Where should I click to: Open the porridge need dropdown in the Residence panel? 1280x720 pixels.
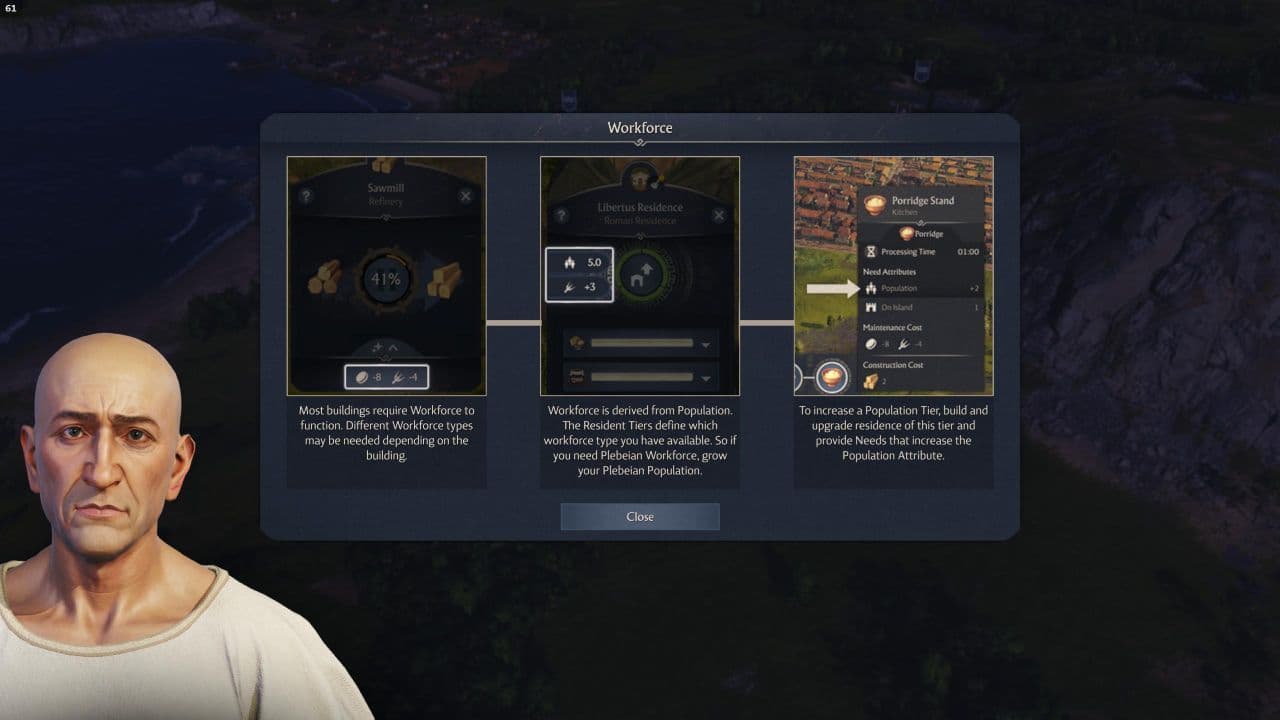[x=703, y=344]
